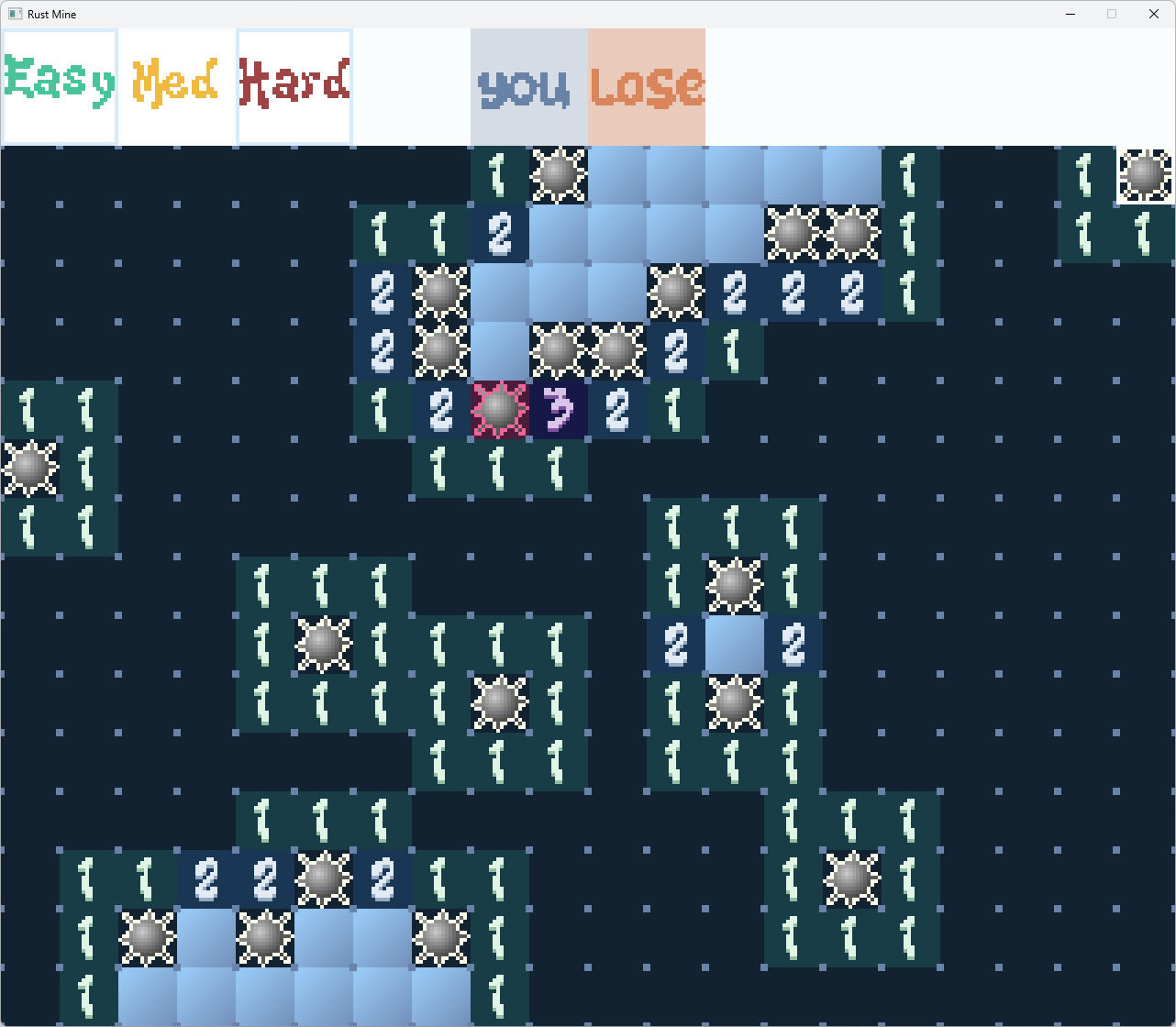The height and width of the screenshot is (1027, 1176).
Task: Click the mine below the You Lose banner
Action: click(x=559, y=174)
